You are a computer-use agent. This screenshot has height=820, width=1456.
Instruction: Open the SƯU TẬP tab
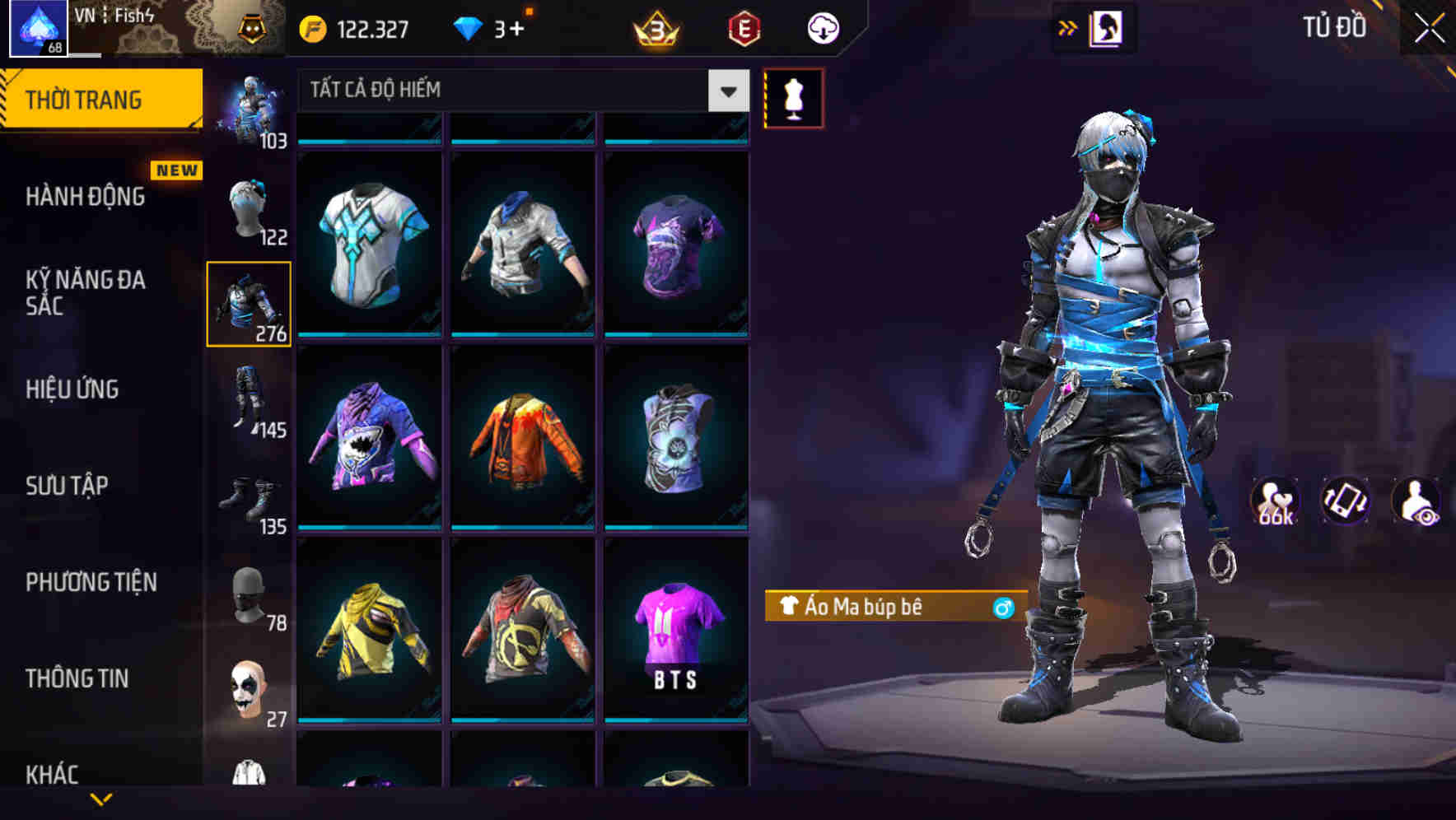click(66, 486)
